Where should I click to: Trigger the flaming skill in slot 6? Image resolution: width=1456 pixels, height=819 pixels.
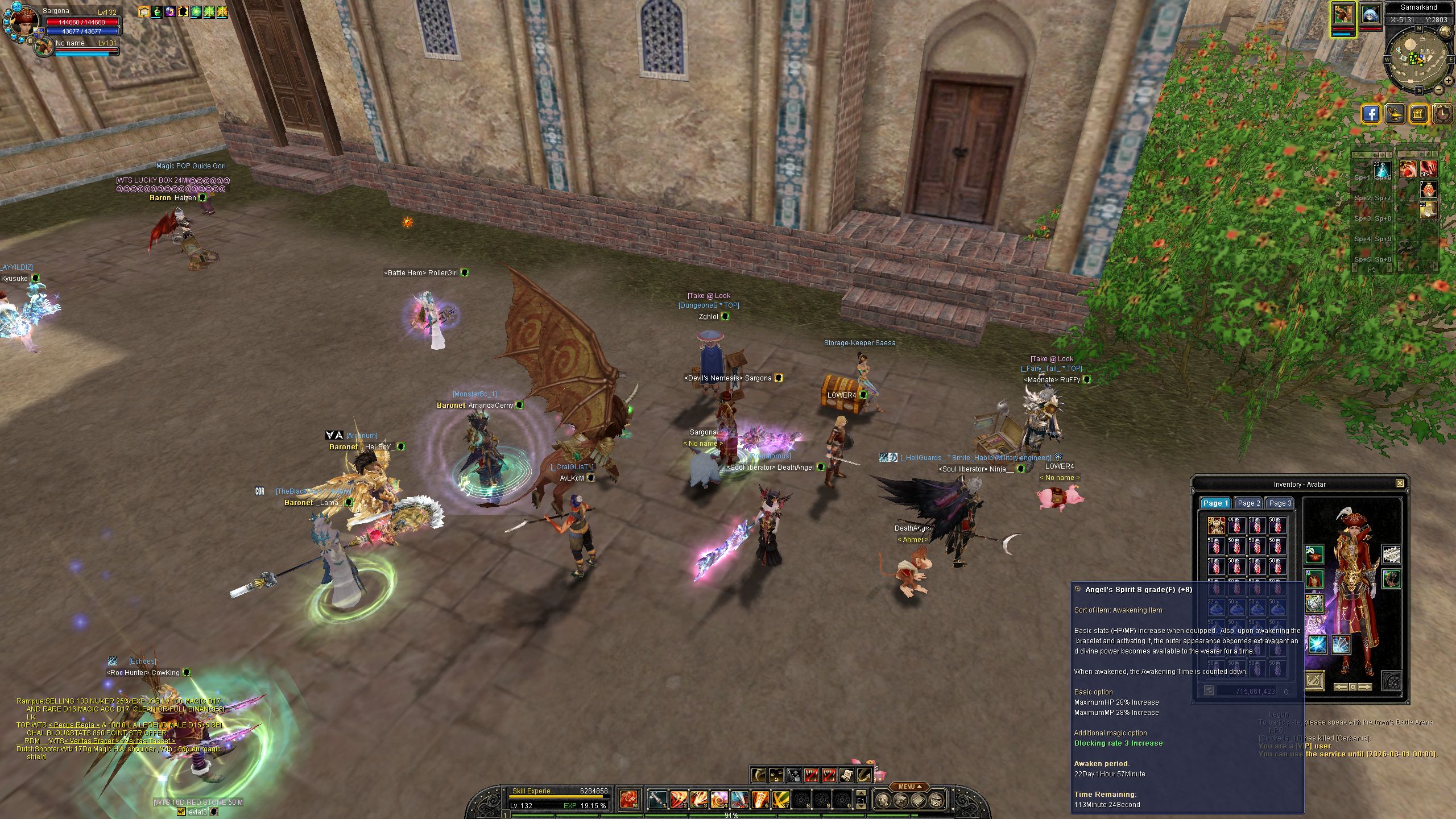click(x=760, y=800)
